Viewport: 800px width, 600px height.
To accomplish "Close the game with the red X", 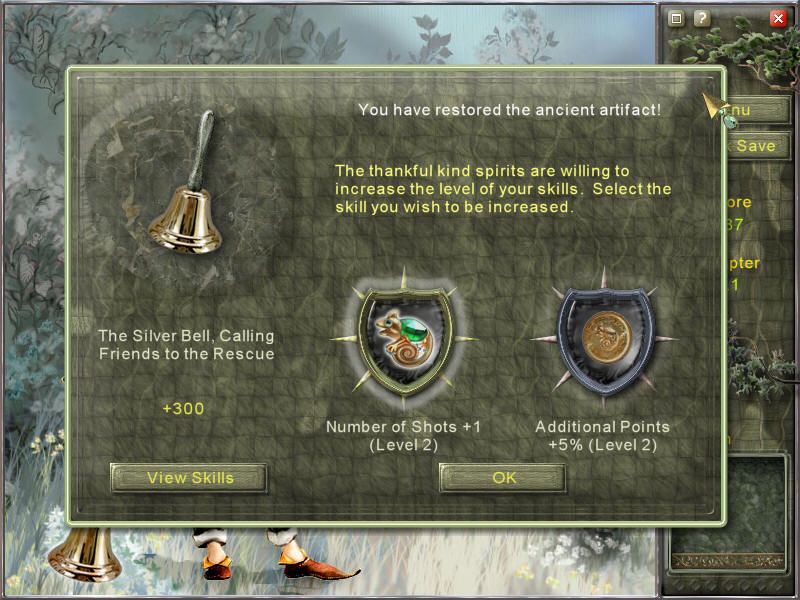I will [x=778, y=18].
